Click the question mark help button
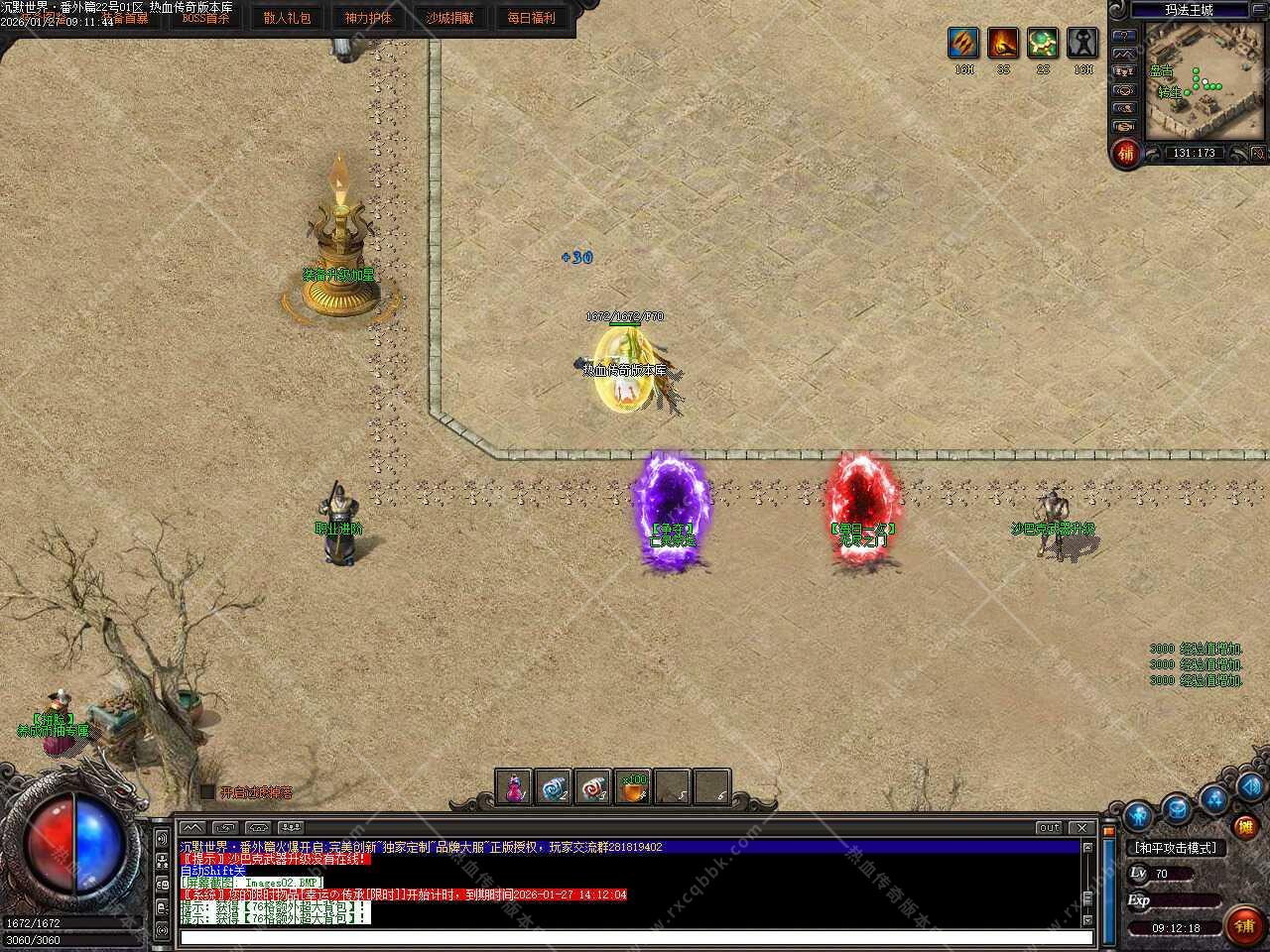1270x952 pixels. (x=1124, y=35)
